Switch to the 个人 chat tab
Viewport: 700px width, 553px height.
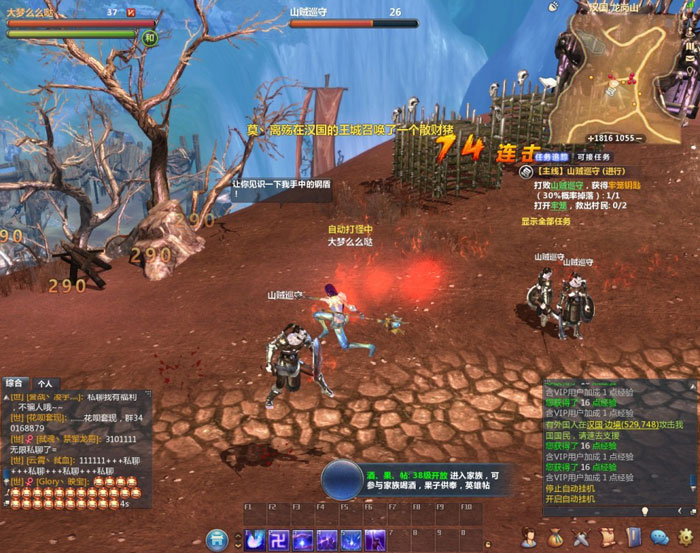[45, 382]
